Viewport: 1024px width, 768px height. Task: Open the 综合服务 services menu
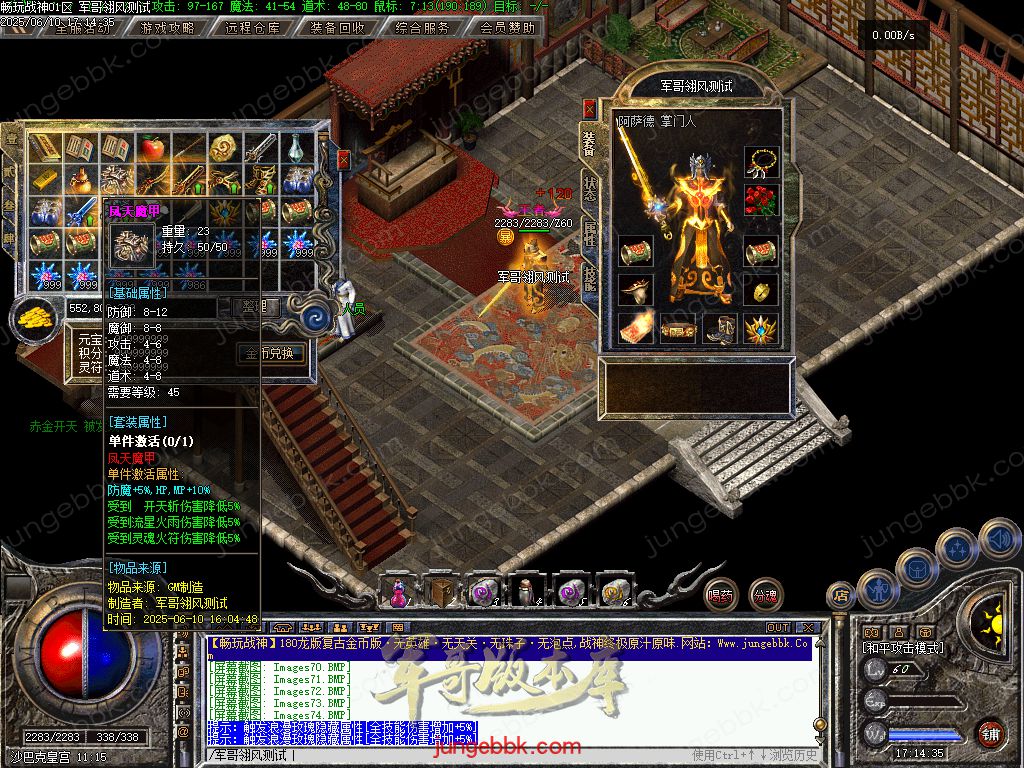point(422,28)
